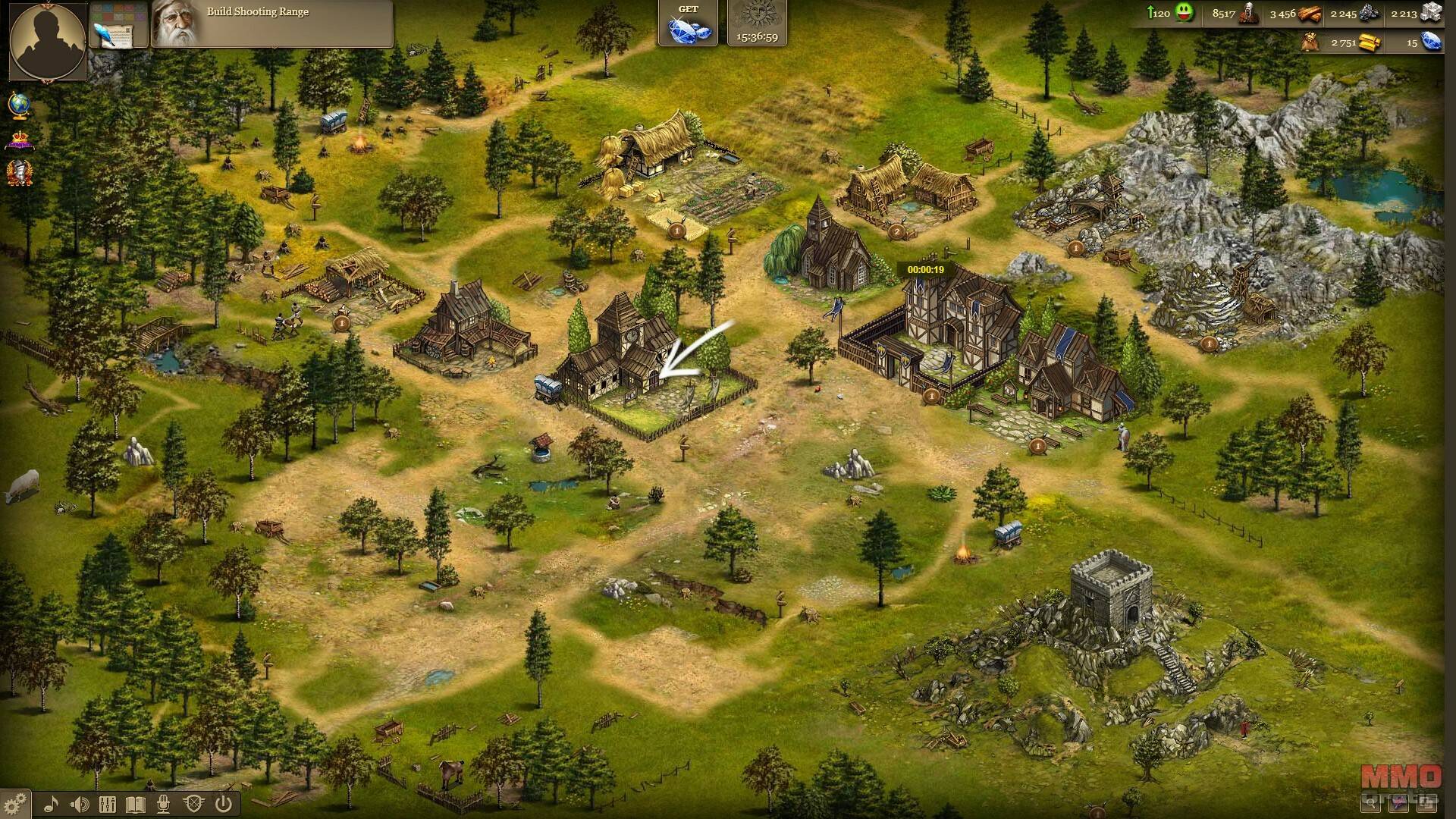Open the player profile portrait
The width and height of the screenshot is (1456, 819).
click(47, 40)
